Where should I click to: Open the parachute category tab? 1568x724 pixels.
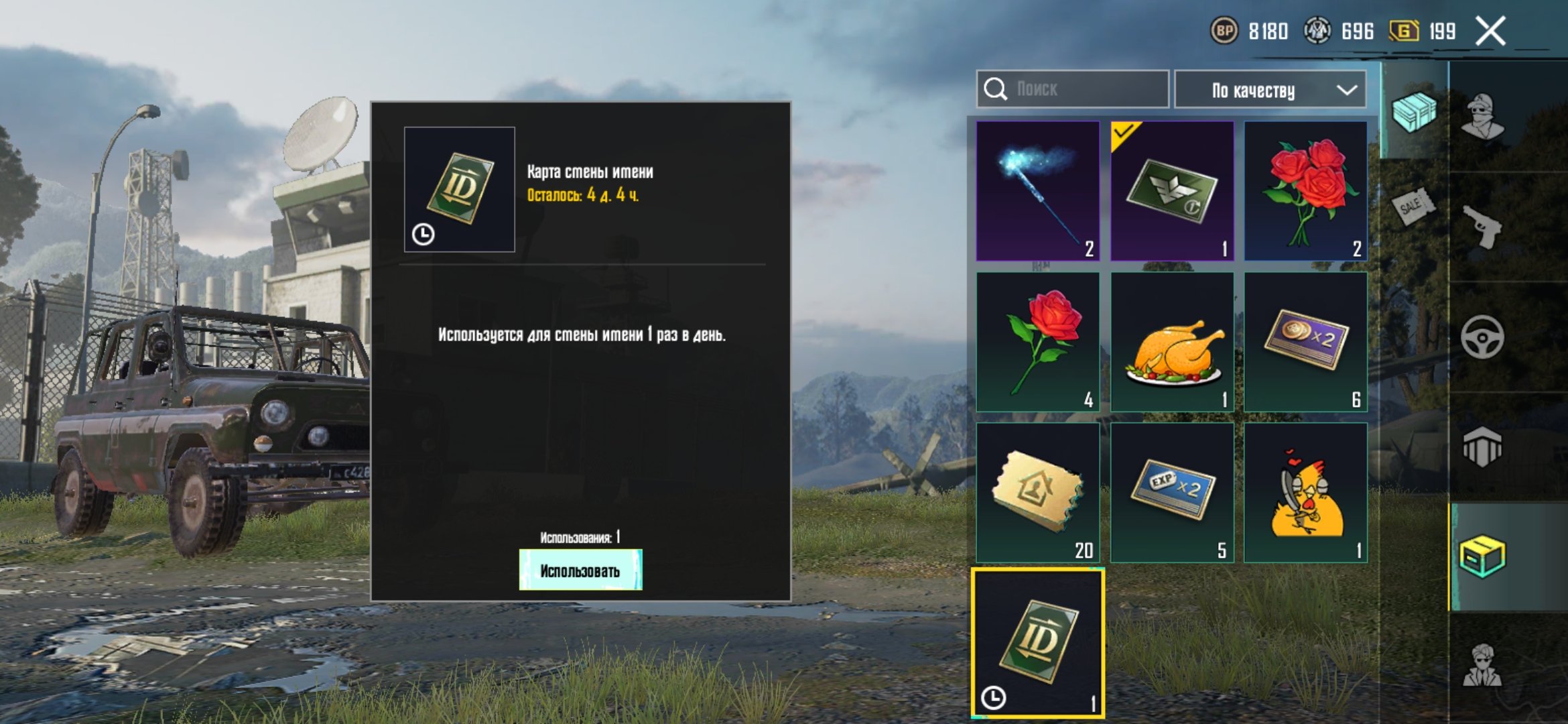tap(1482, 446)
